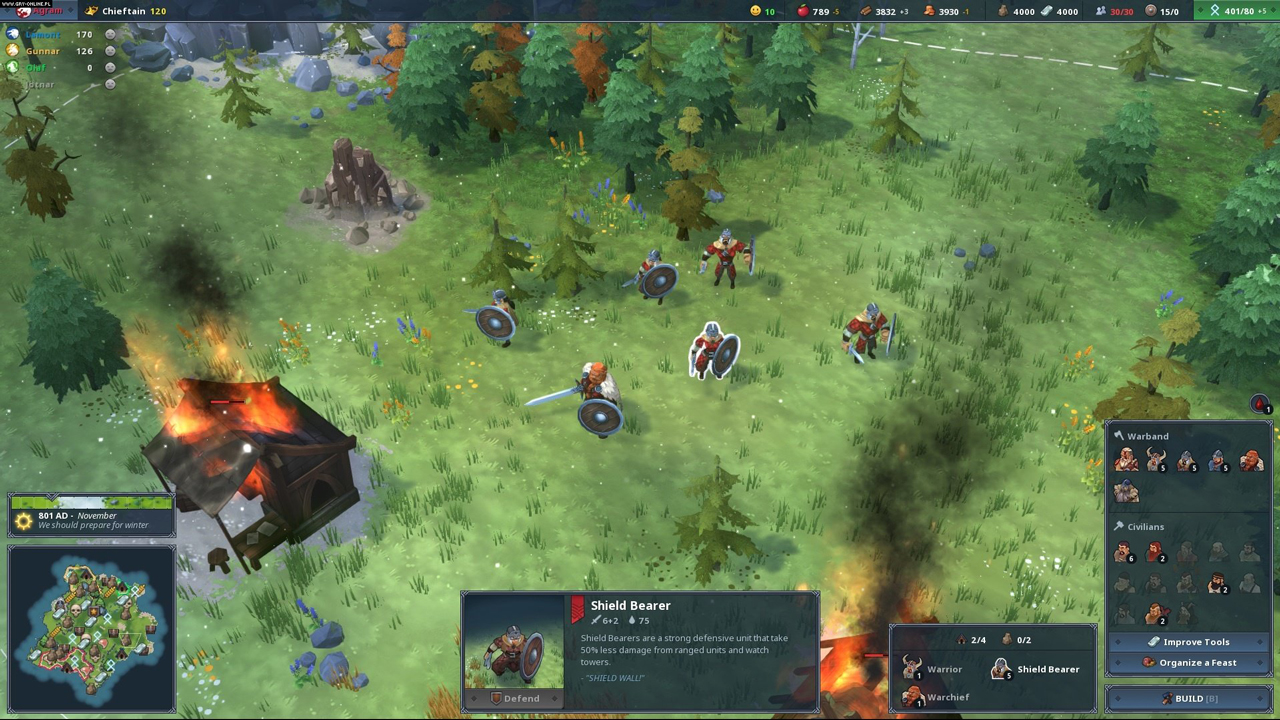Image resolution: width=1280 pixels, height=720 pixels.
Task: Select the red-bearded warchief warband icon
Action: click(1250, 459)
